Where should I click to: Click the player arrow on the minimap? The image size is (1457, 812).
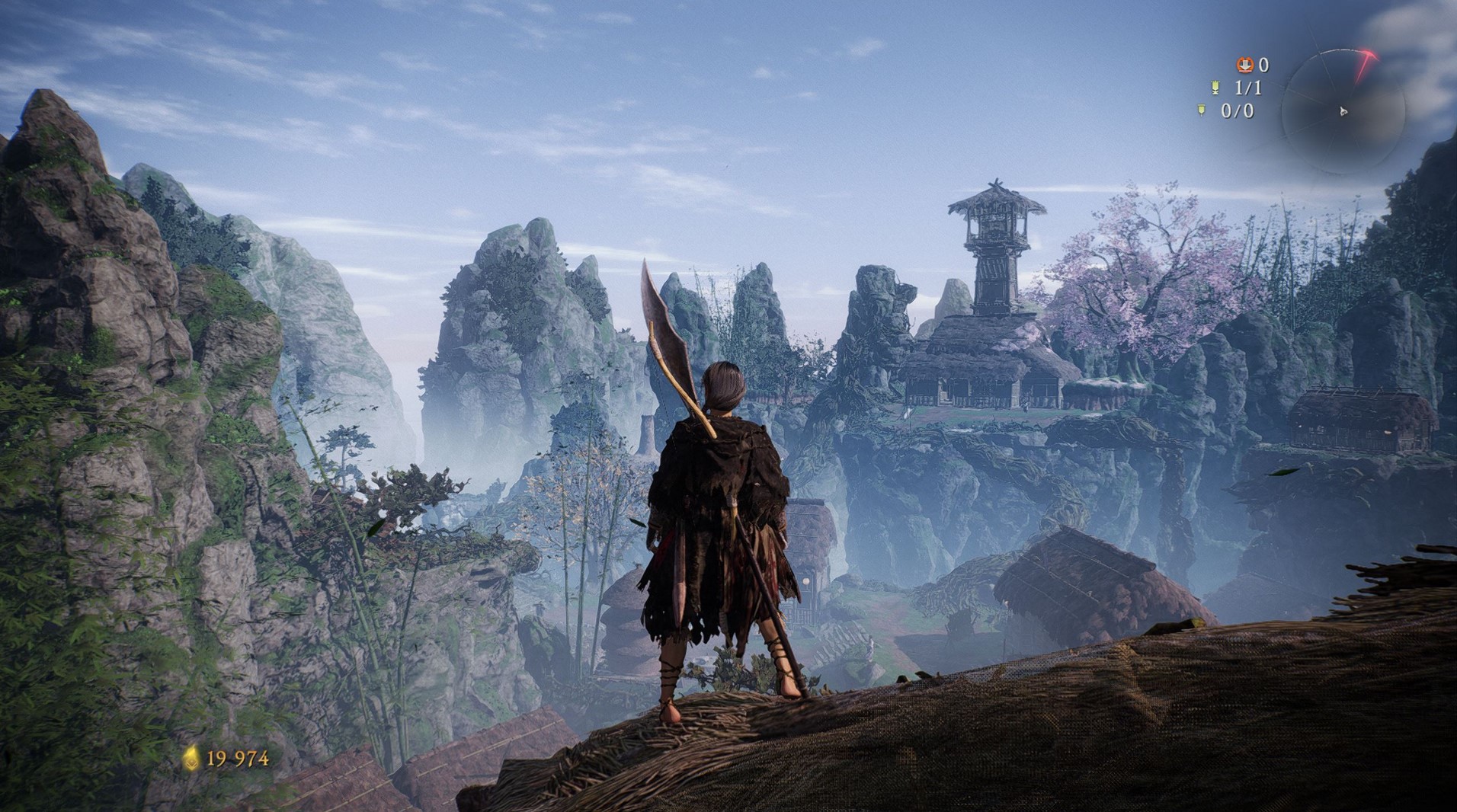click(1343, 112)
